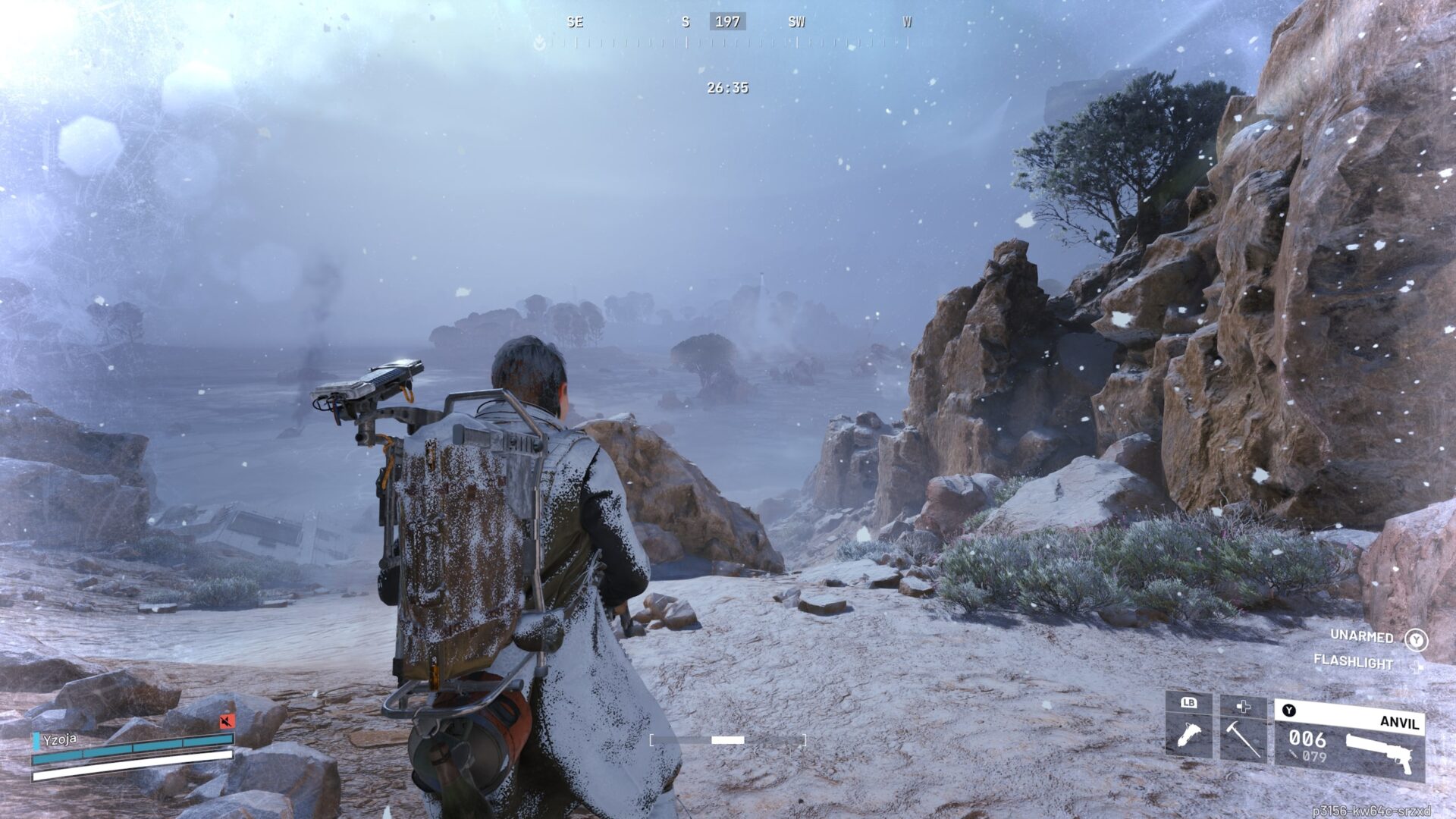1456x819 pixels.
Task: Click the Flashlight option label
Action: click(1353, 662)
